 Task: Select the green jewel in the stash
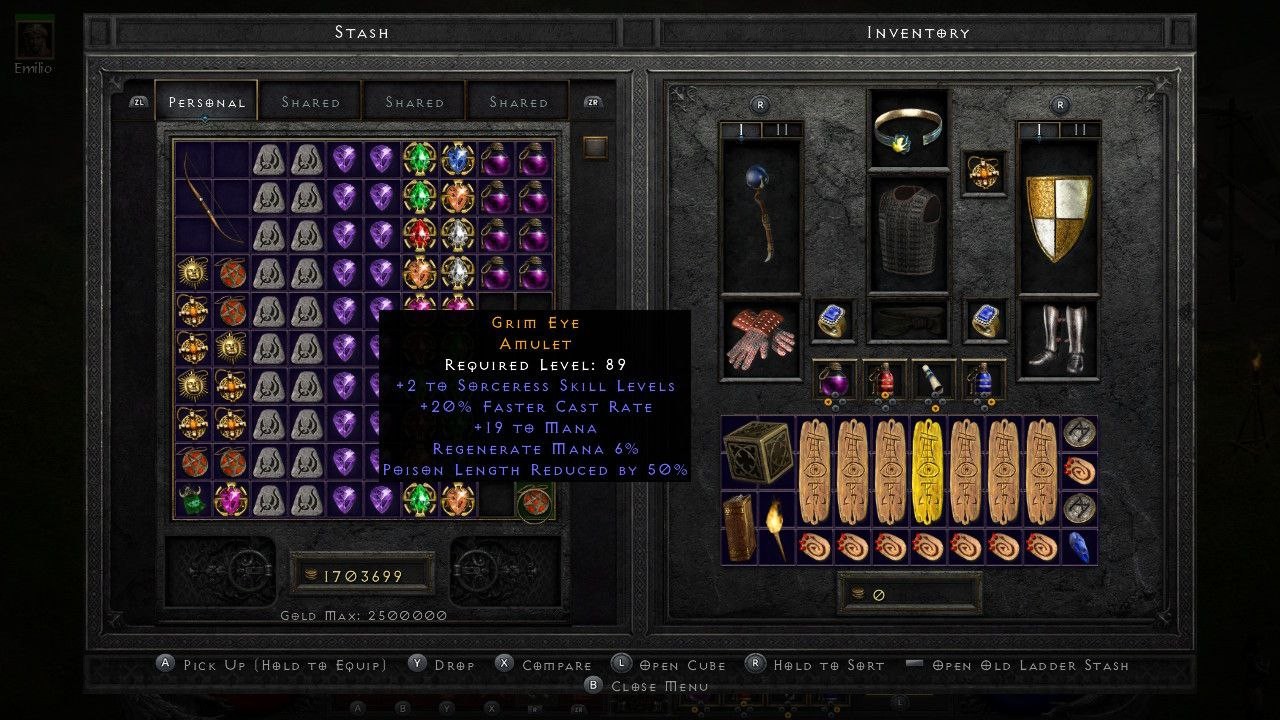[x=421, y=198]
